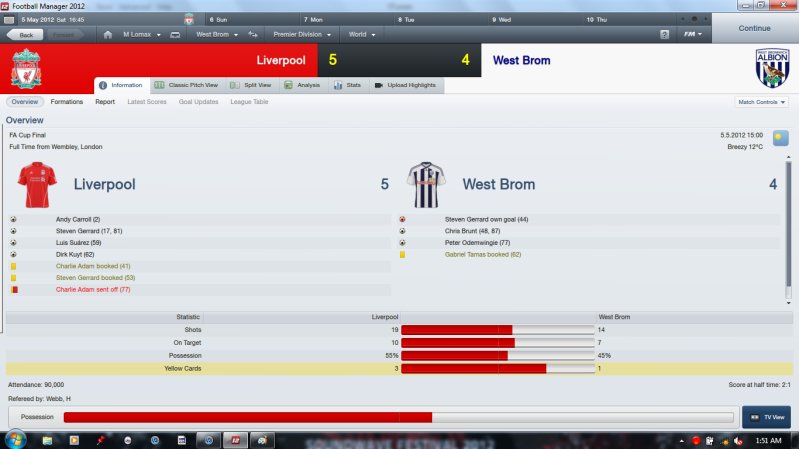Open the FM menu dropdown
The width and height of the screenshot is (799, 449).
pos(692,35)
